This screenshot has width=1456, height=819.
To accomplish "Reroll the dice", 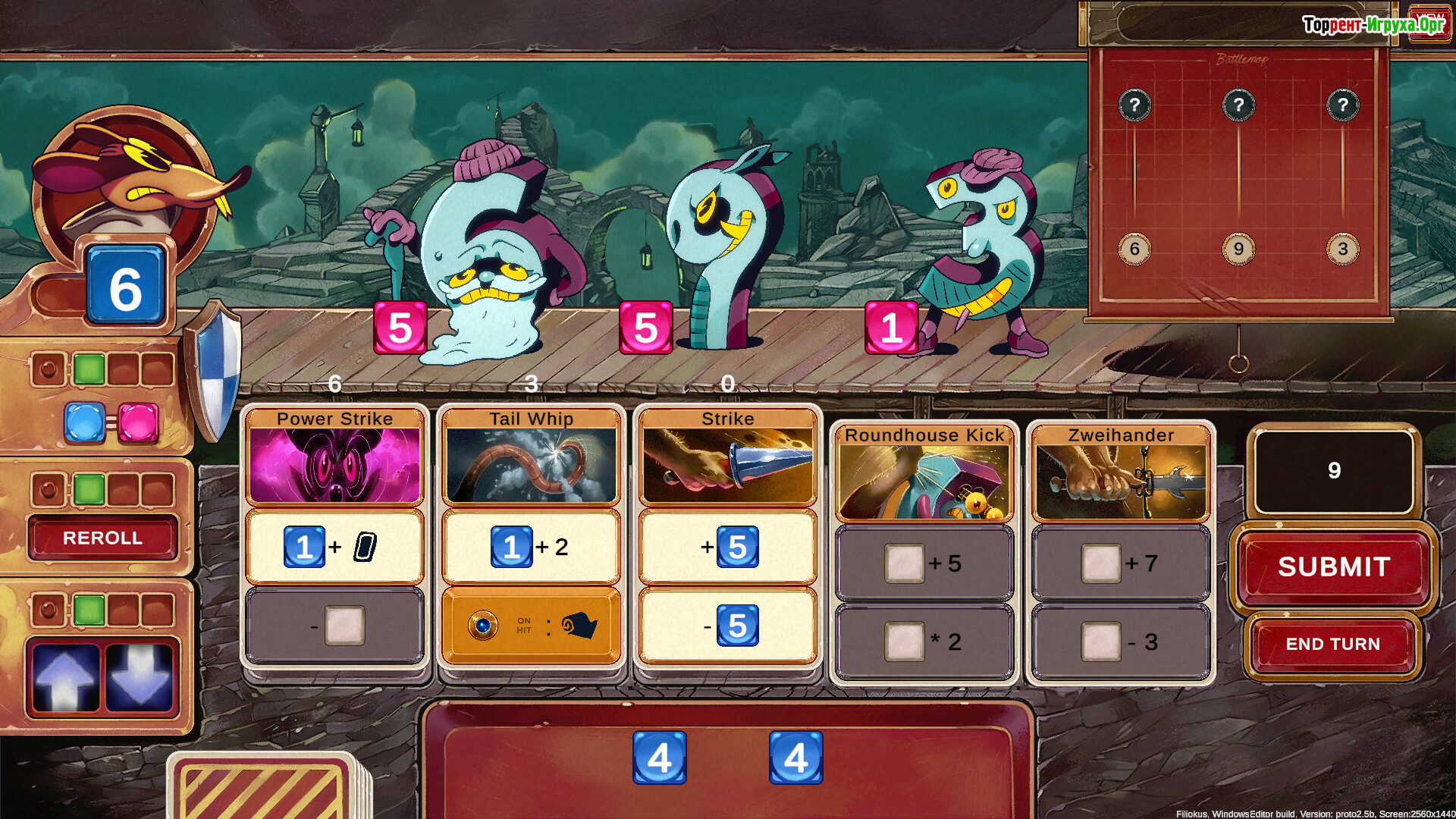I will point(102,538).
